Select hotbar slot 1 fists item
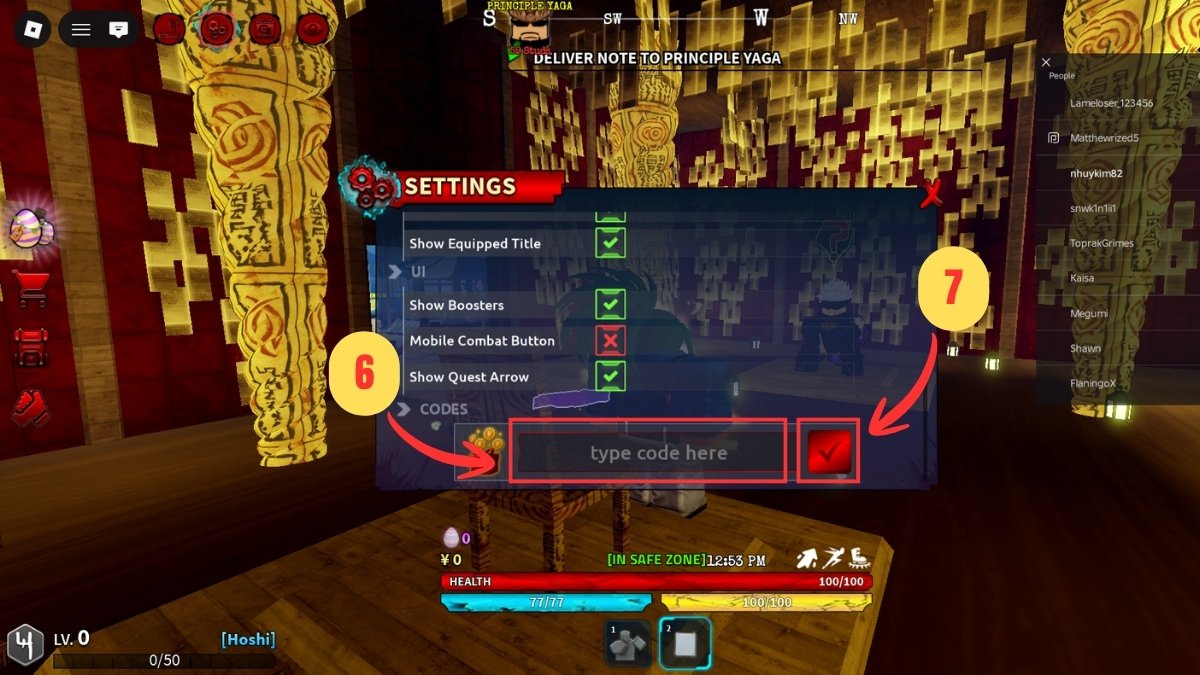 pos(629,642)
